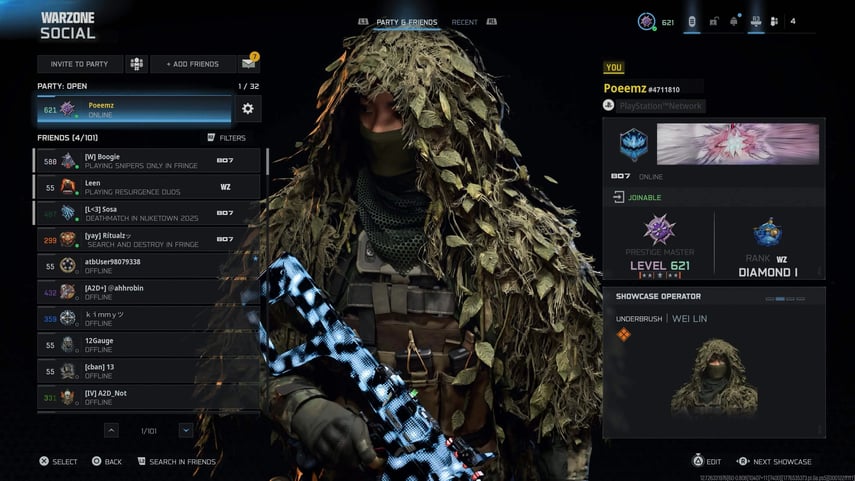Select friend Boogie in the list
The width and height of the screenshot is (855, 481).
tap(147, 160)
